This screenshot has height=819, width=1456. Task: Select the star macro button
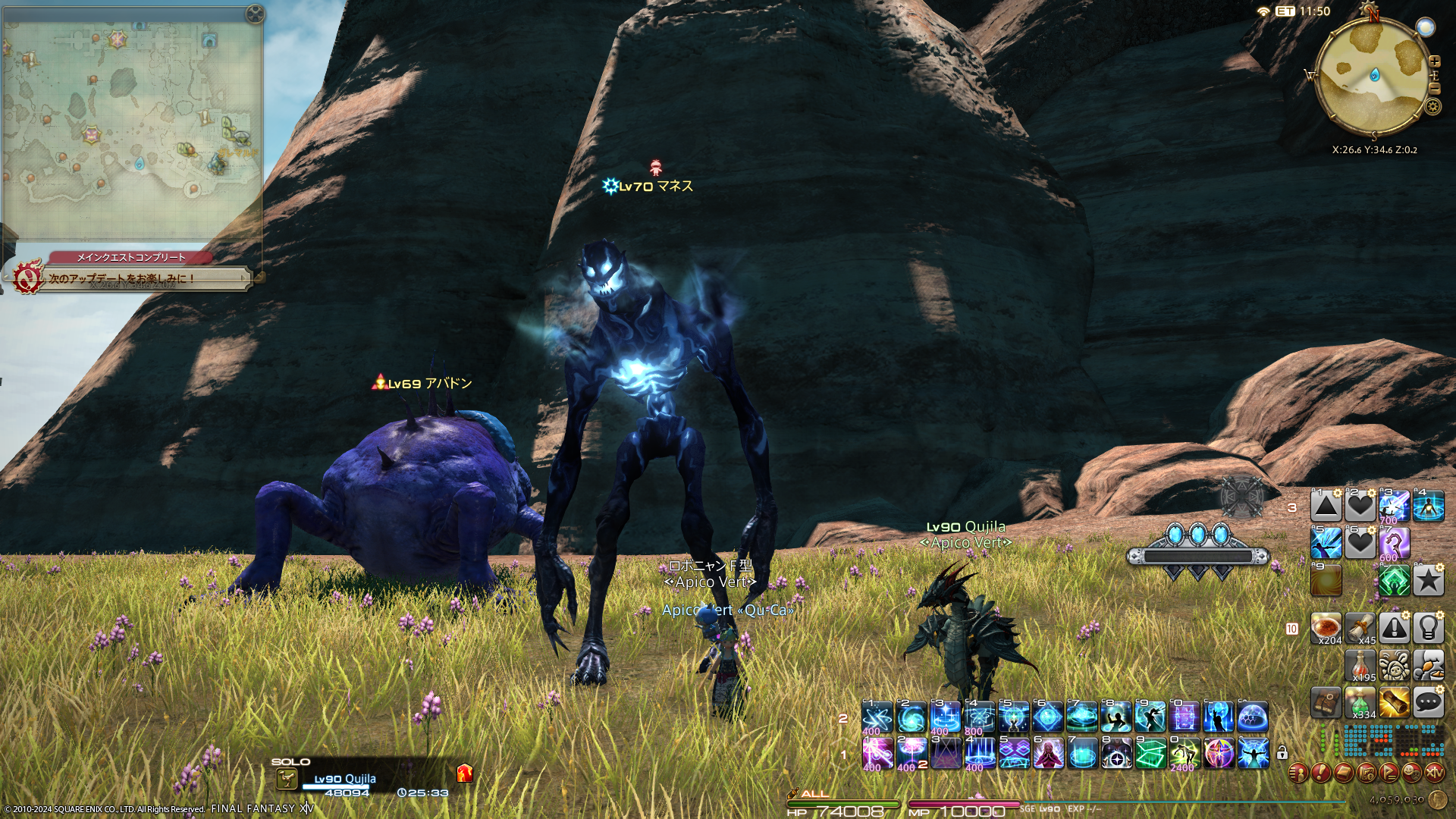[x=1428, y=581]
